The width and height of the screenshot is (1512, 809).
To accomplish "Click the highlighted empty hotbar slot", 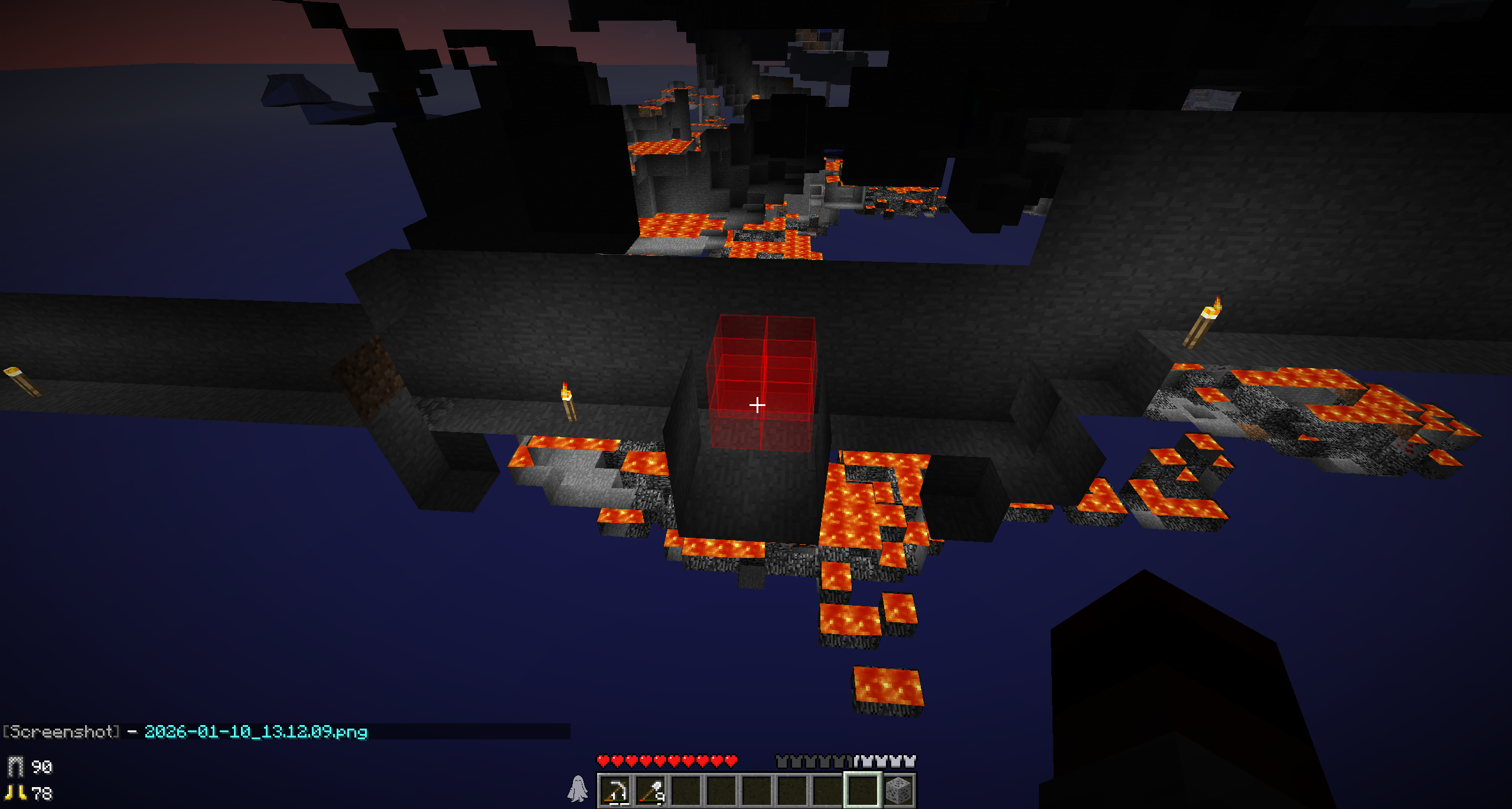I will click(x=862, y=790).
